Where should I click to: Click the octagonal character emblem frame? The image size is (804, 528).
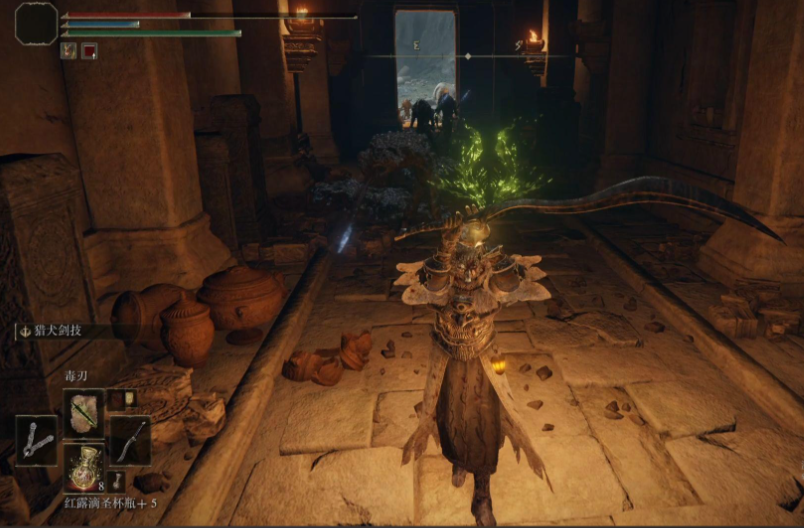[x=36, y=23]
